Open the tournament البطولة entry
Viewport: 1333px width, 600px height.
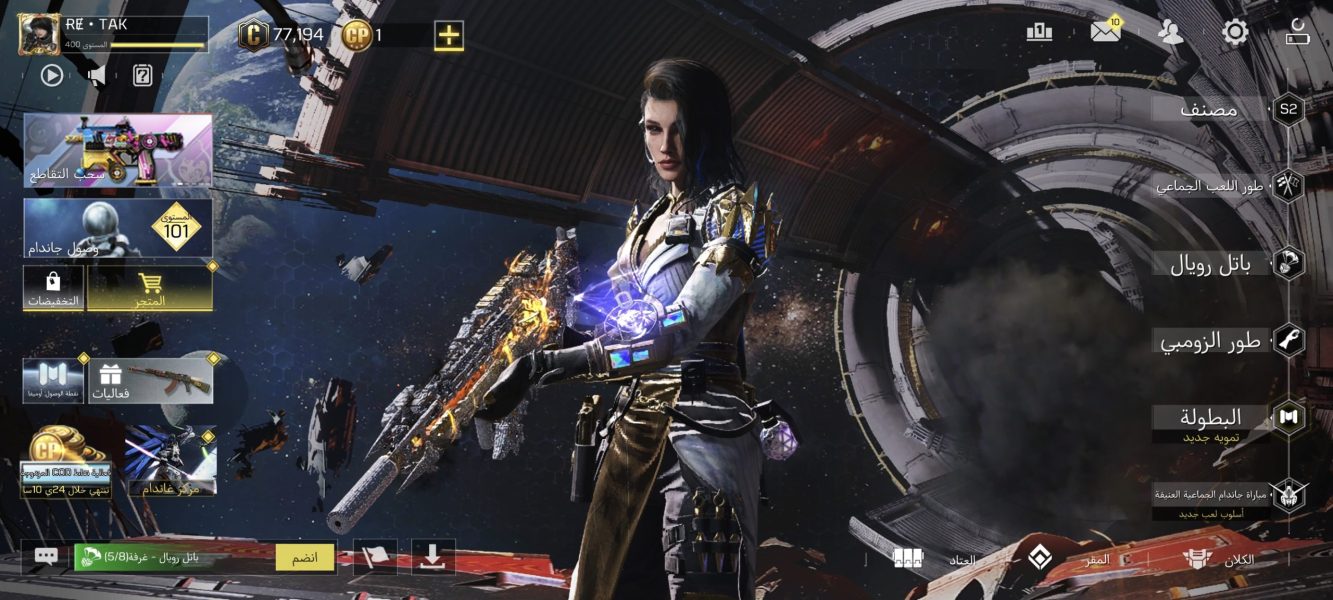coord(1212,418)
